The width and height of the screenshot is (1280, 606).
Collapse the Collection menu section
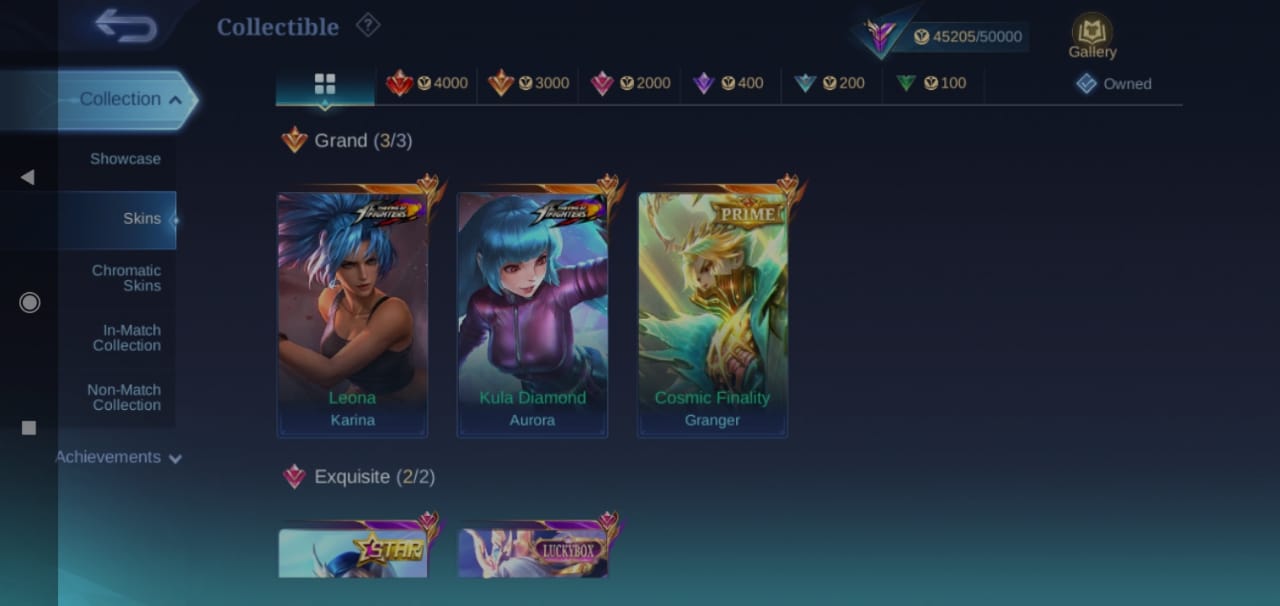point(130,99)
